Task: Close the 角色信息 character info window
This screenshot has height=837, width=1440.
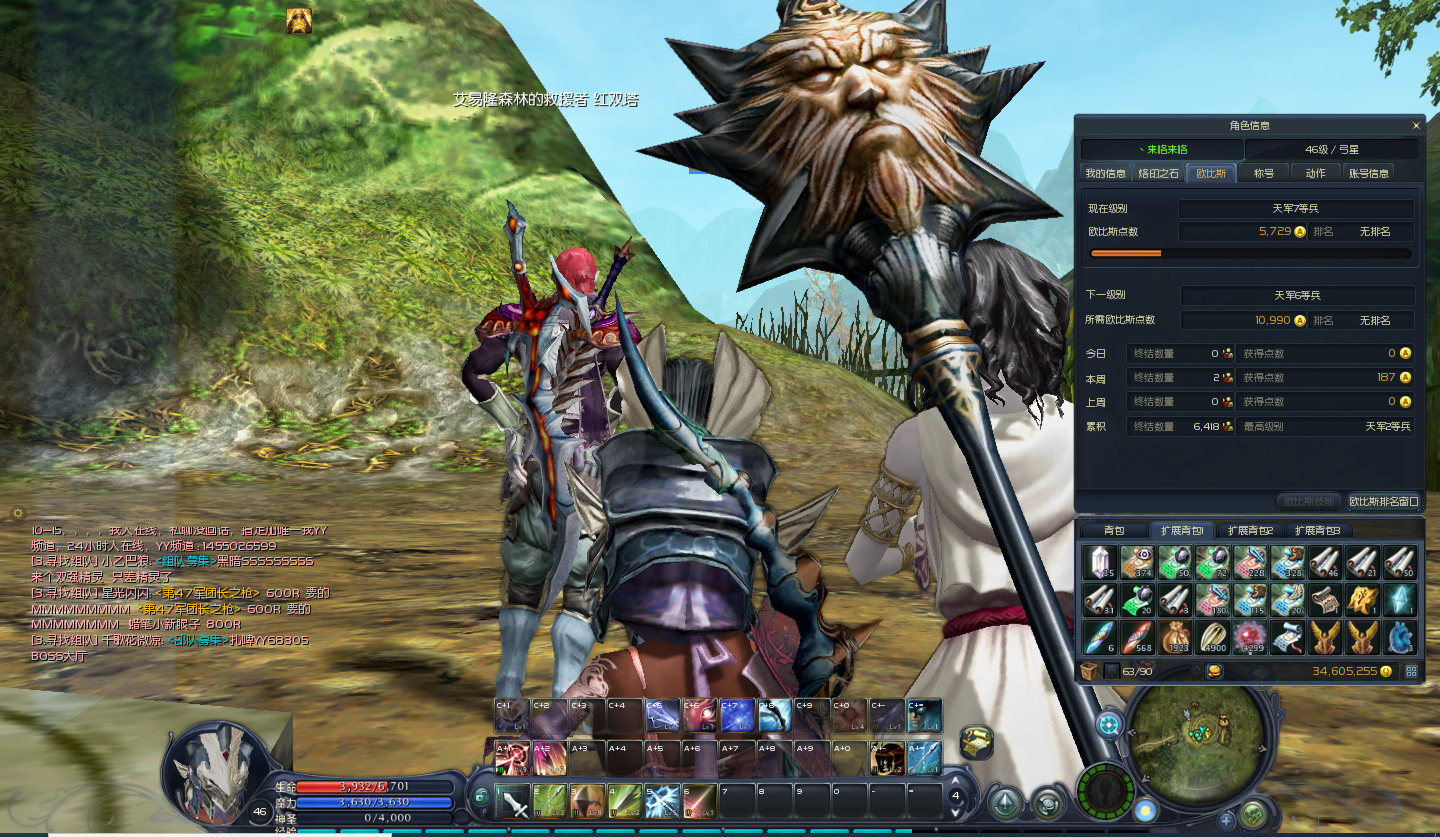Action: point(1415,126)
